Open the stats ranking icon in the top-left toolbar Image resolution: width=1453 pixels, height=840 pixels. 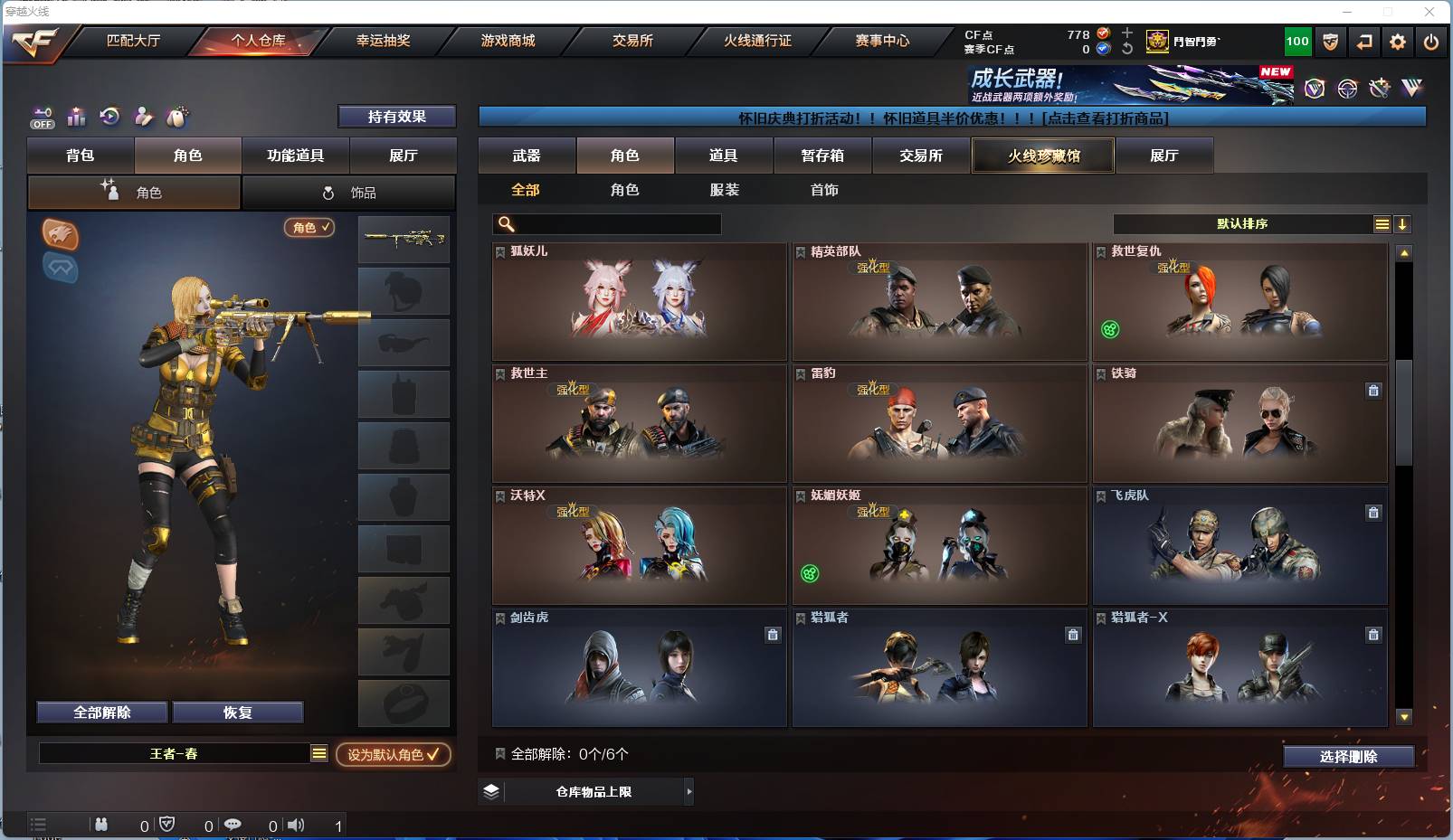76,117
